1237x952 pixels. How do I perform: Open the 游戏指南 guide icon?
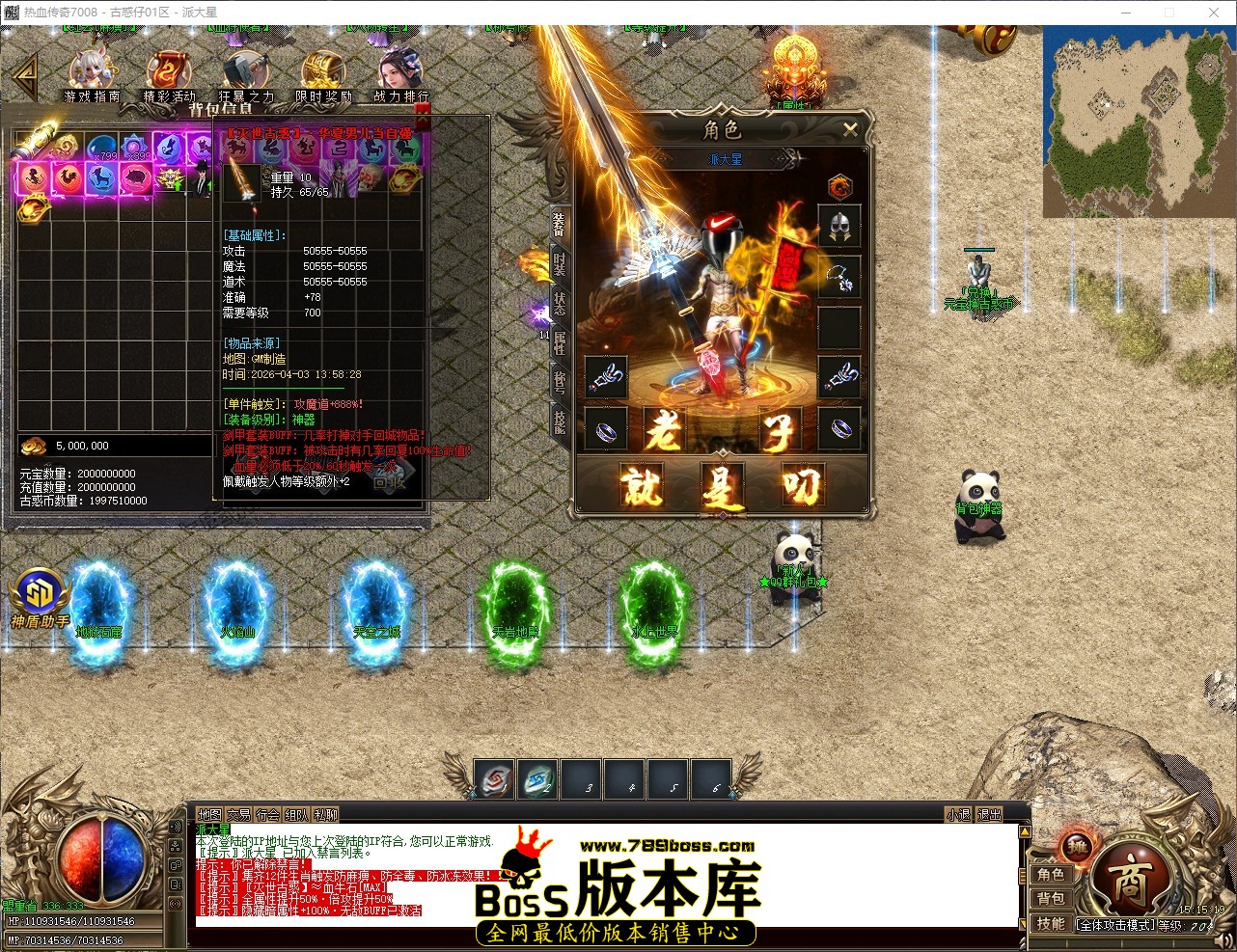click(x=92, y=68)
